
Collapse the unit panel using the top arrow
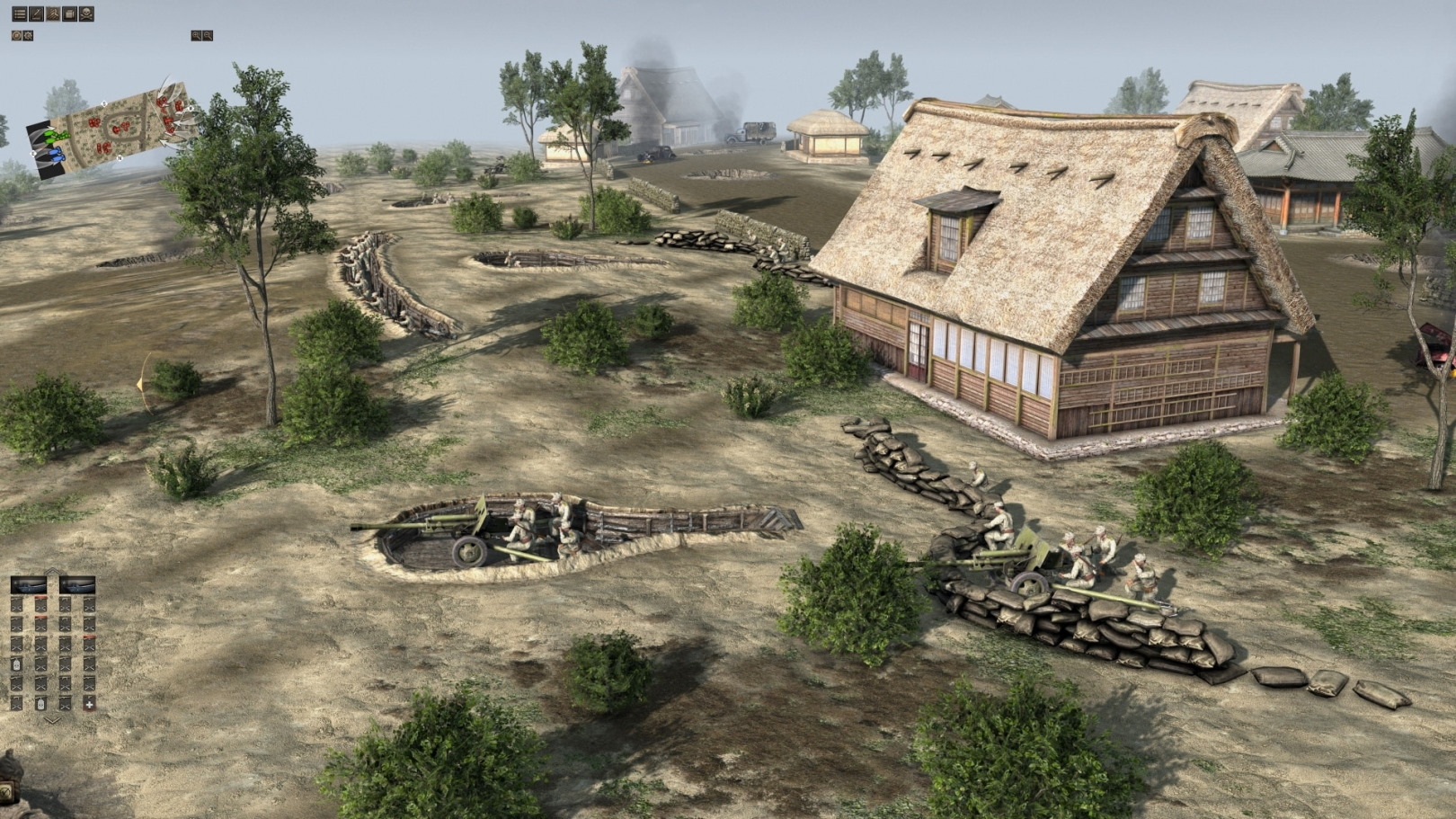52,572
